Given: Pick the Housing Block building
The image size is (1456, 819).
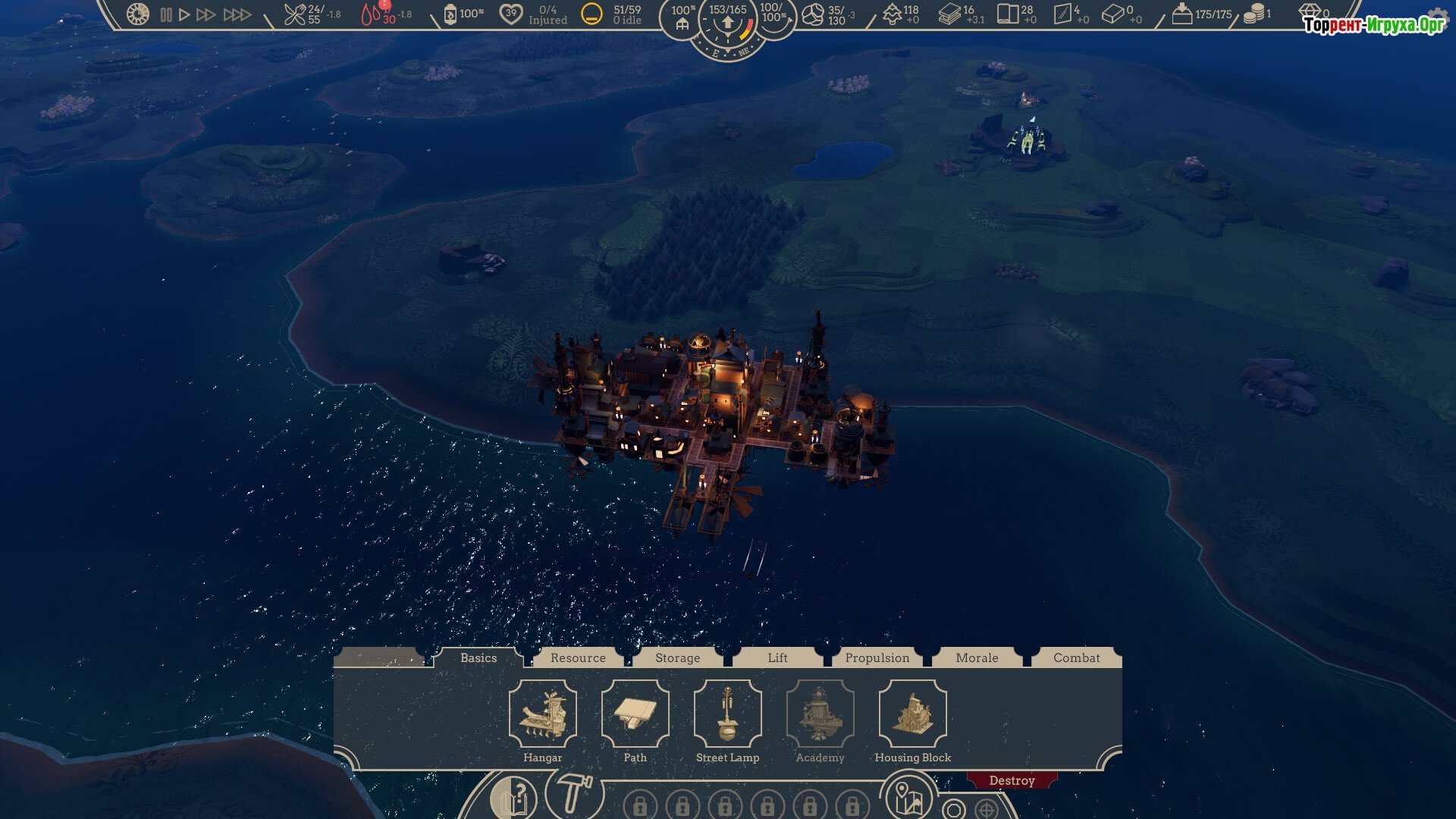Looking at the screenshot, I should point(913,714).
